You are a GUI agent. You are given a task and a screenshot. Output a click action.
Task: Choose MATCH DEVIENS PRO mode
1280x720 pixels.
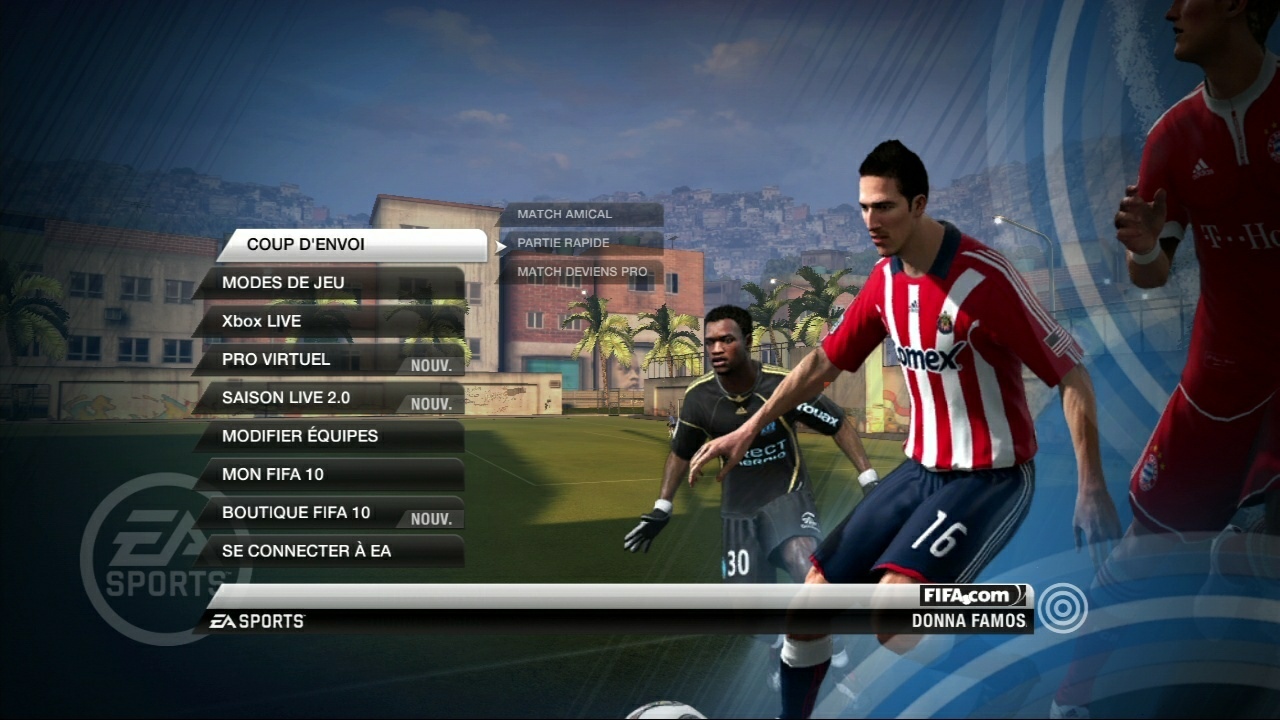pyautogui.click(x=580, y=271)
